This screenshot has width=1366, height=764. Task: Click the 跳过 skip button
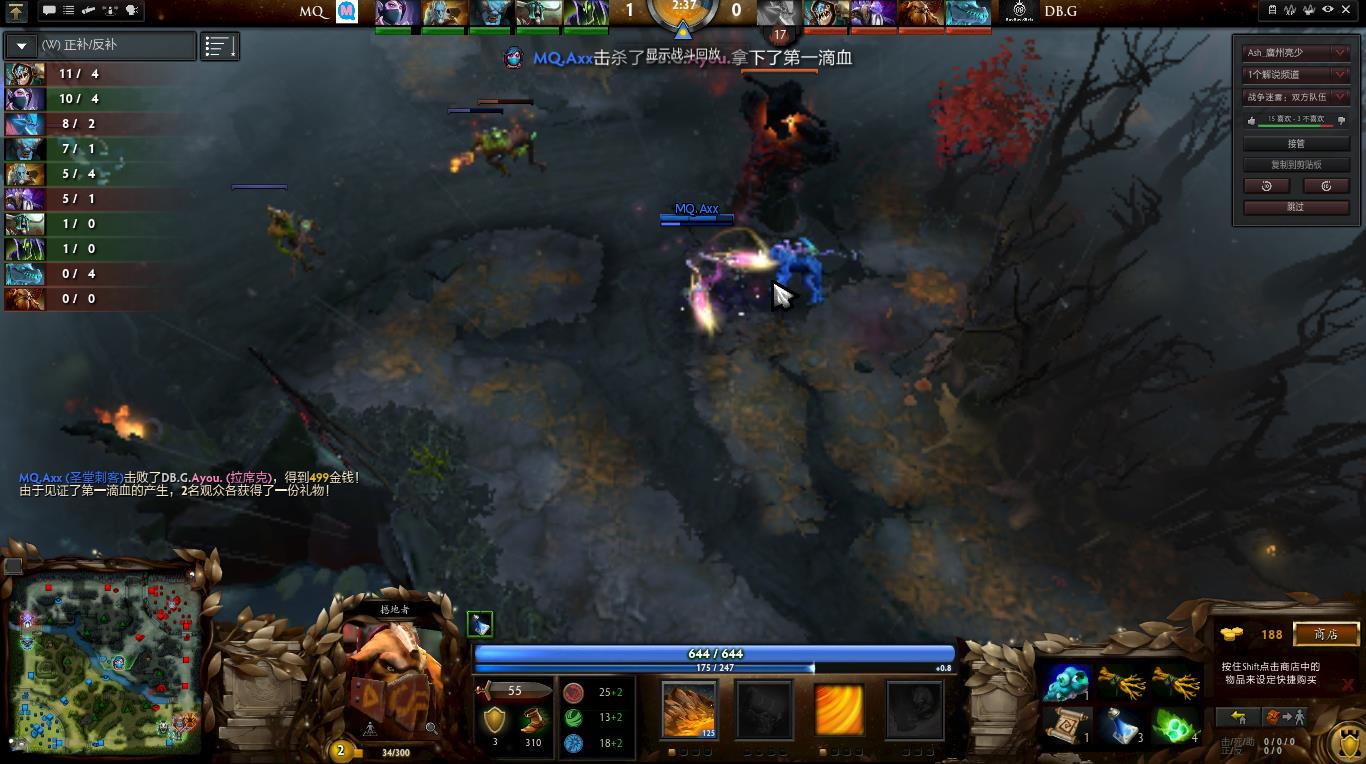(x=1296, y=207)
